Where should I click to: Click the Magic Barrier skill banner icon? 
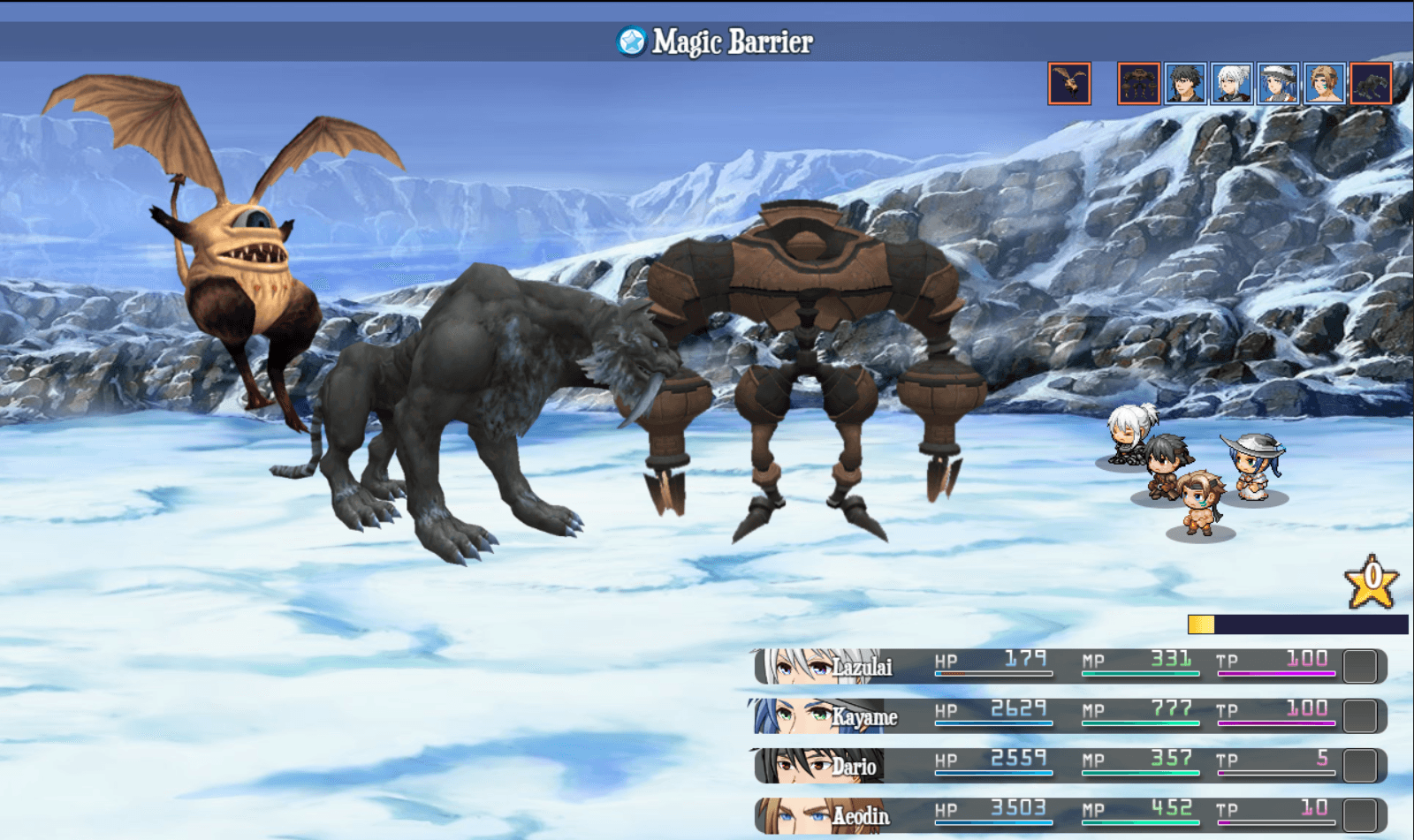631,42
